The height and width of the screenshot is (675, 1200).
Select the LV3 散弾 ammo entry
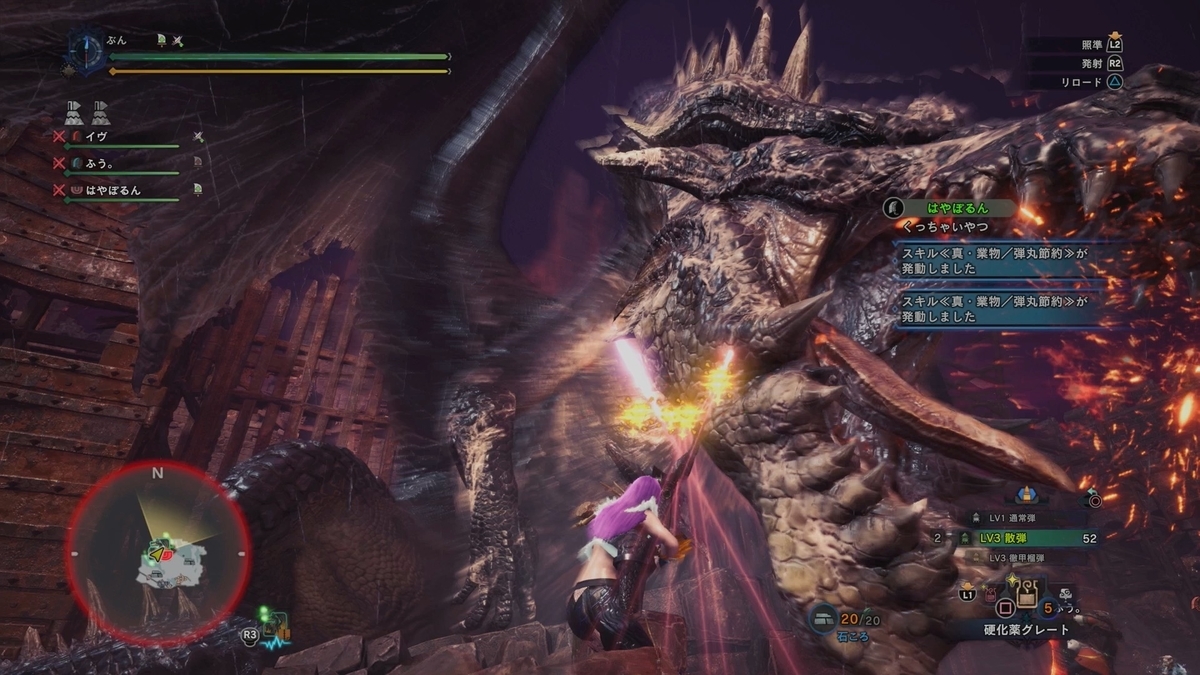click(x=1028, y=538)
